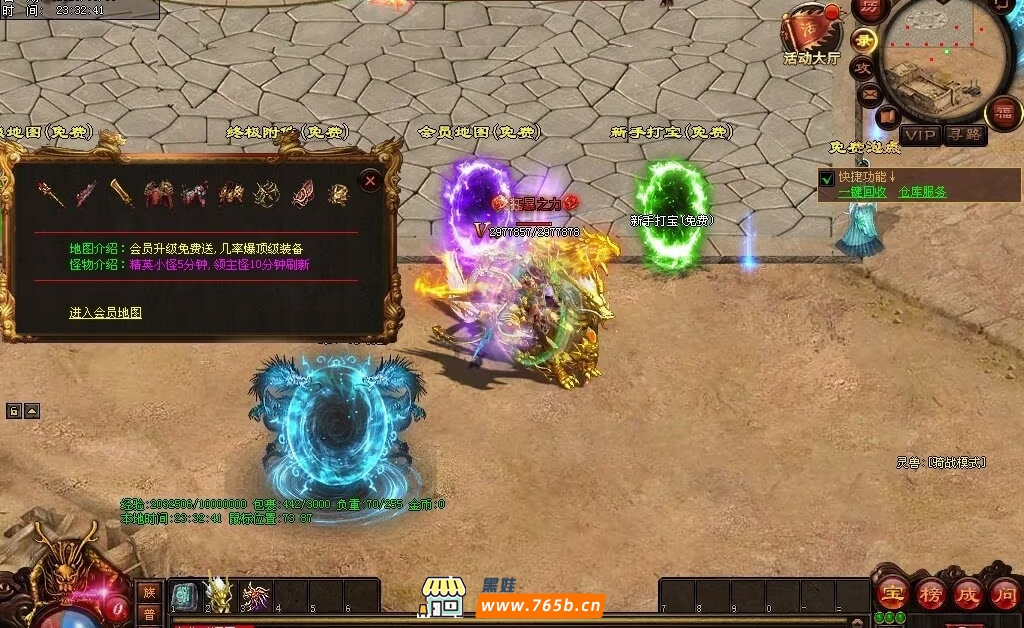
Task: Open the 榜 rankings button
Action: point(930,593)
